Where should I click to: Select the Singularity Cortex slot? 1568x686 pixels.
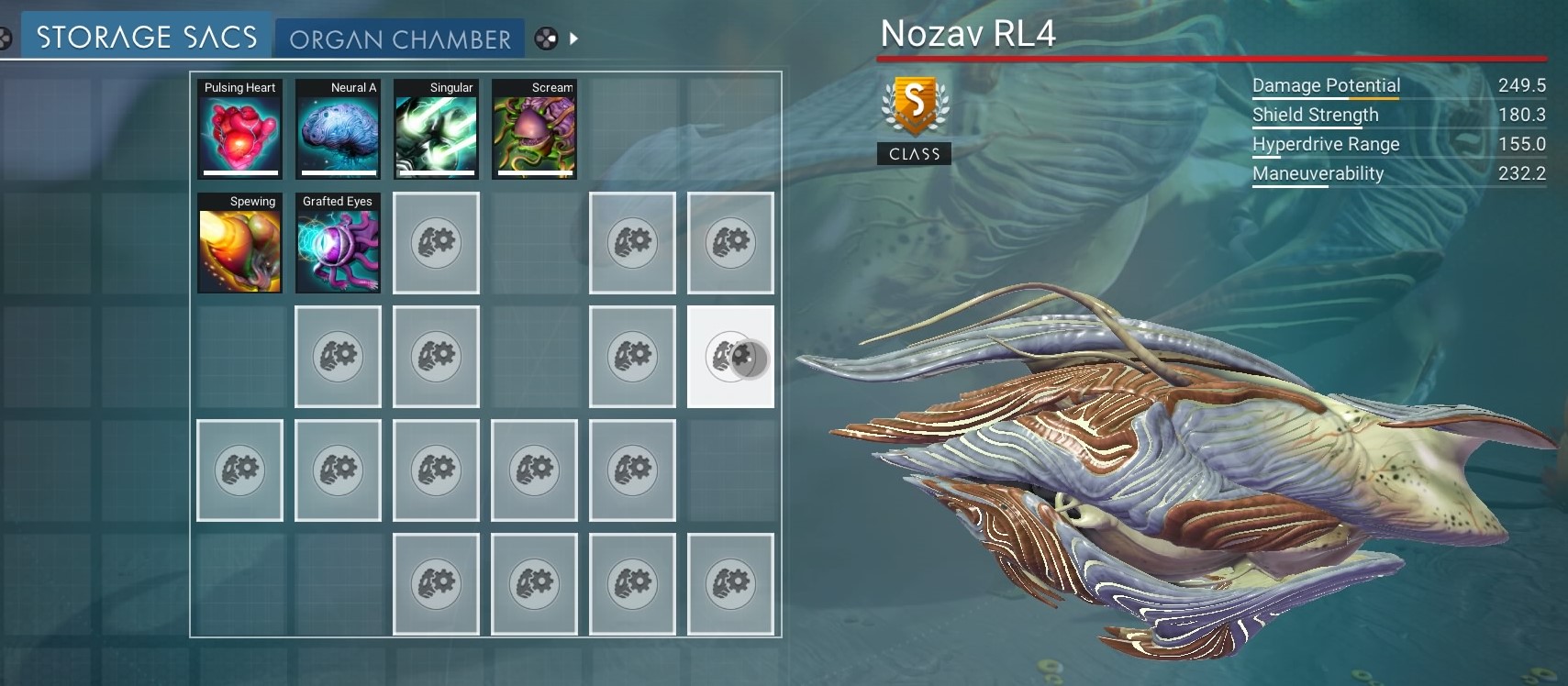pos(436,129)
